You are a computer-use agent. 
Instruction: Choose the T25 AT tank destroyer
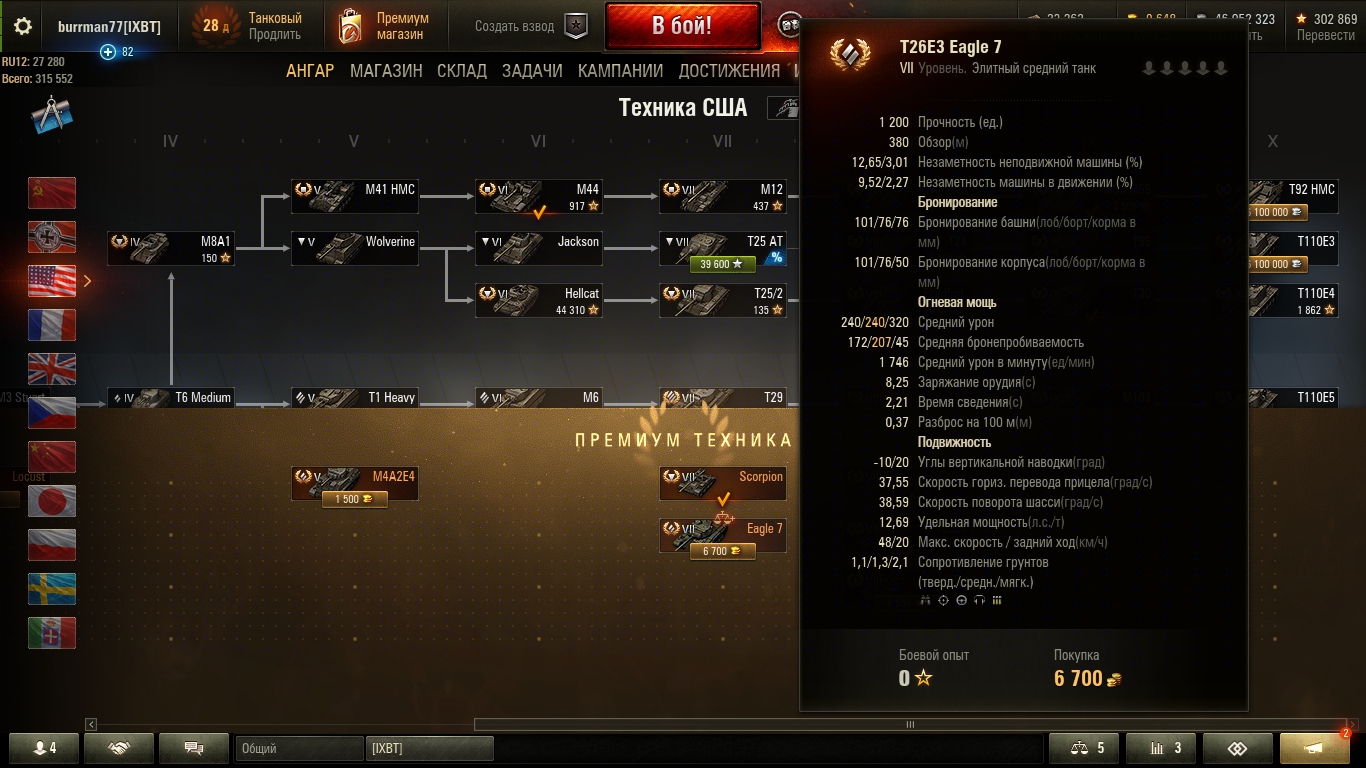tap(722, 248)
